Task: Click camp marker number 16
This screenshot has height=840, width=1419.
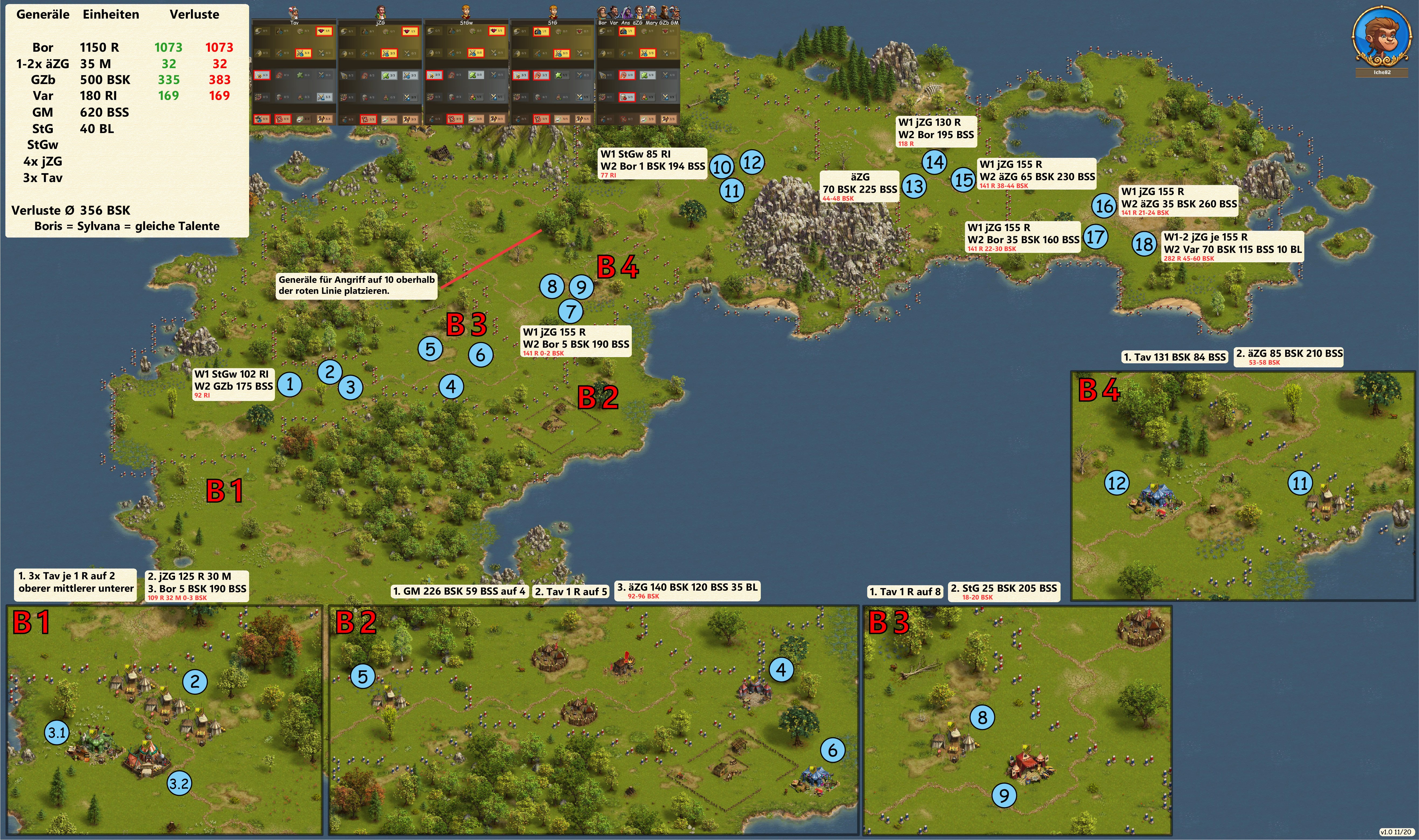Action: point(1104,205)
